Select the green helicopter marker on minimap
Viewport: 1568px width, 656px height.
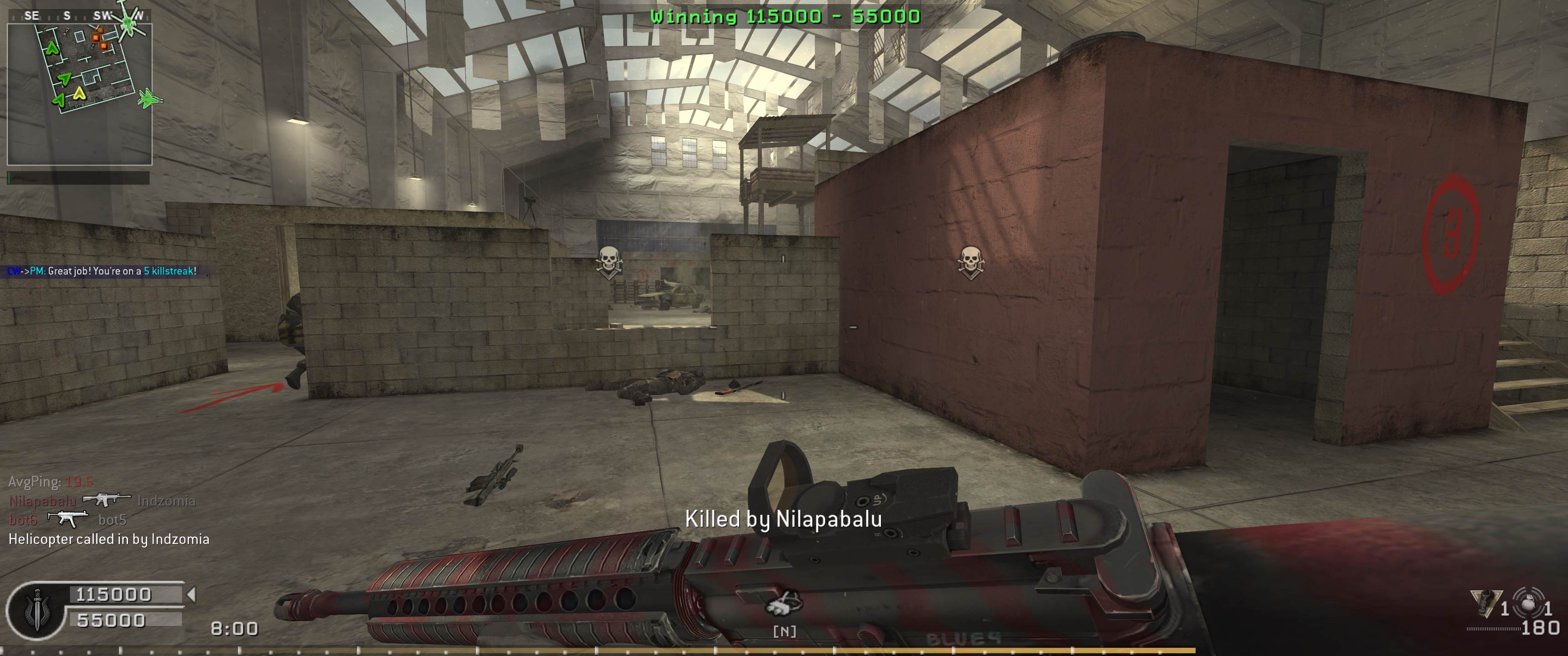pyautogui.click(x=129, y=22)
